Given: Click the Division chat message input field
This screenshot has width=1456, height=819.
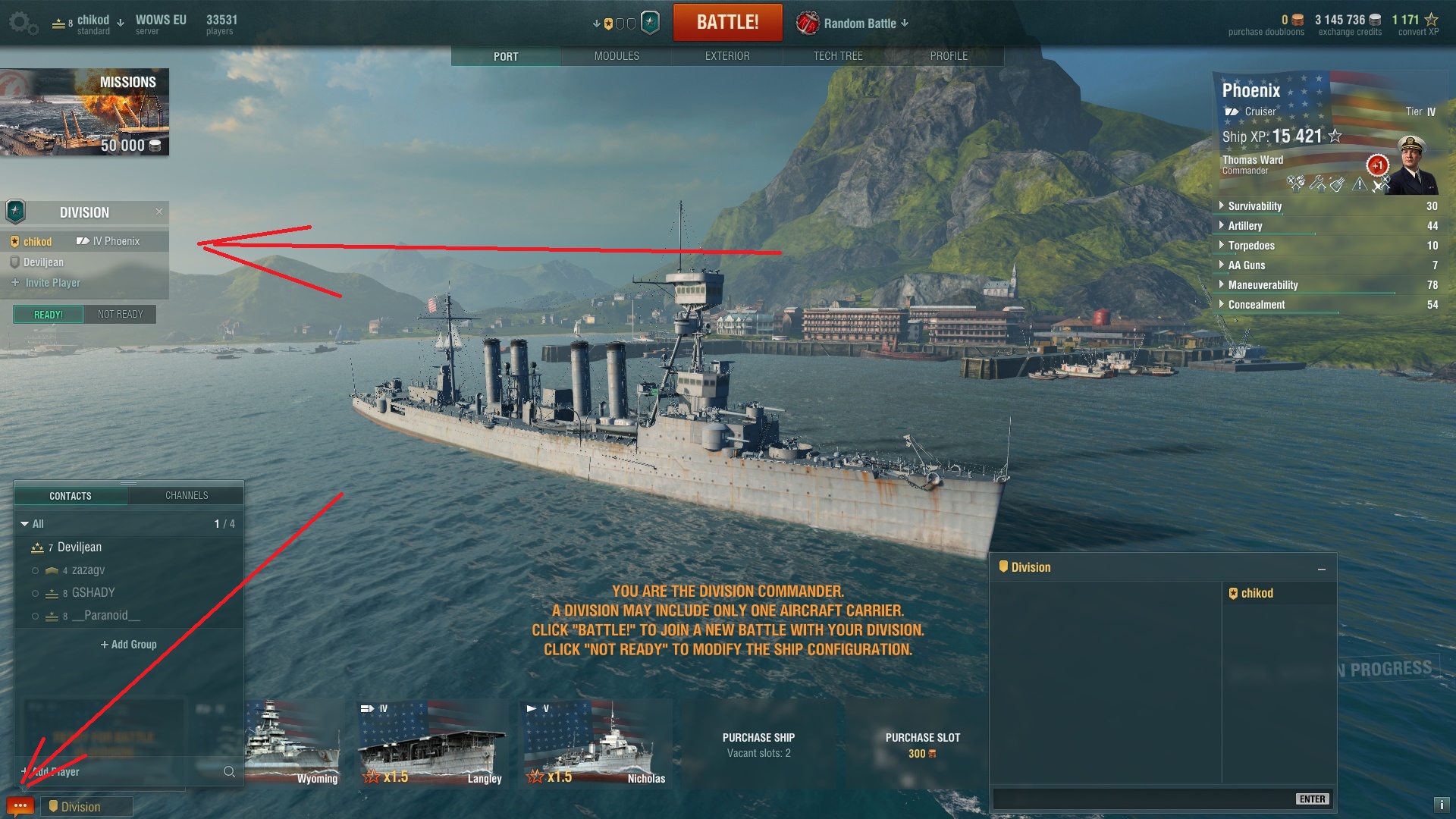Looking at the screenshot, I should pyautogui.click(x=1141, y=799).
